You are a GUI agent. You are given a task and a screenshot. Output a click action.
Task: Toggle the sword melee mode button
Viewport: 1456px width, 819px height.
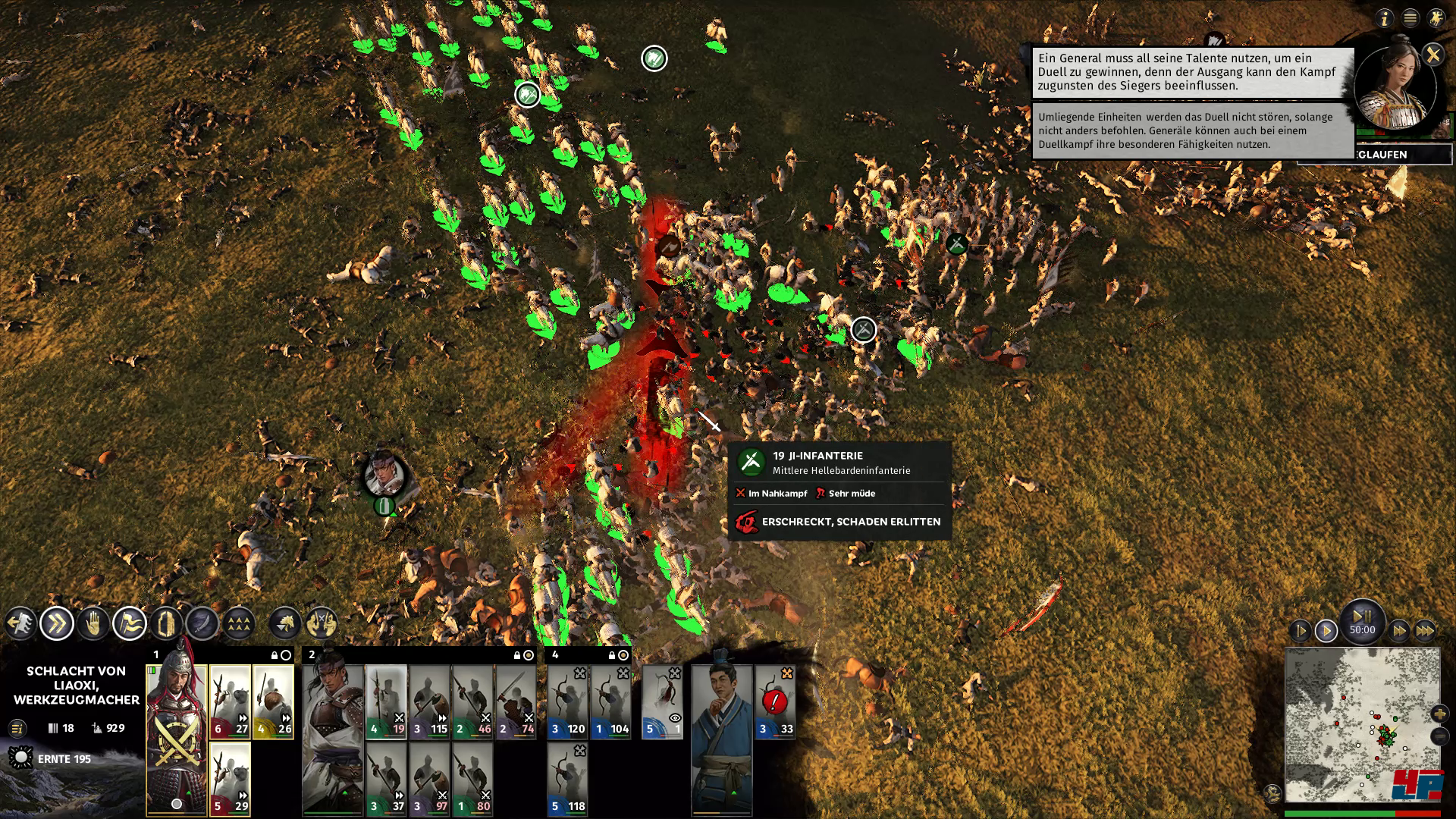click(202, 624)
